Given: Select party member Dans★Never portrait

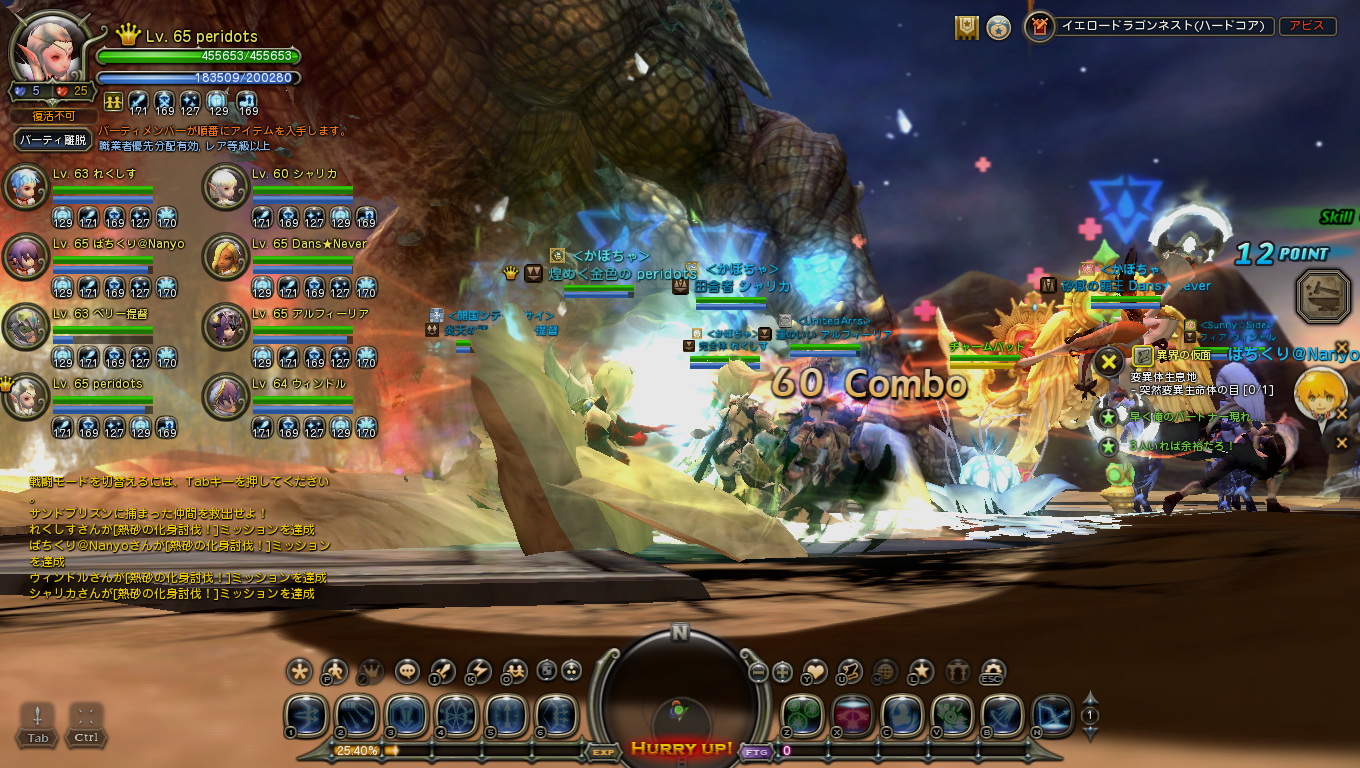Looking at the screenshot, I should click(225, 257).
